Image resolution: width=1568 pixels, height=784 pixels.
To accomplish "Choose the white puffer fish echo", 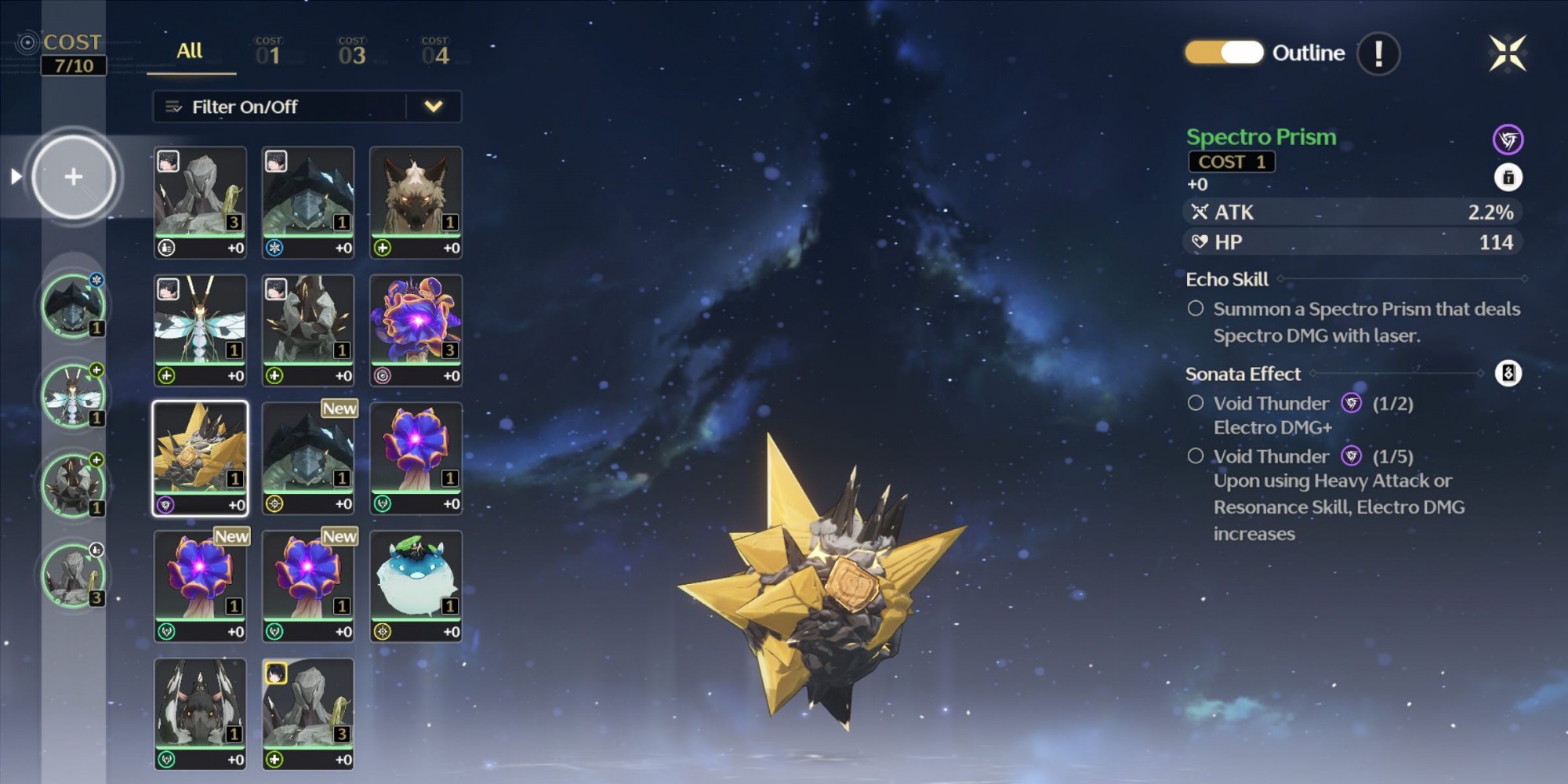I will coord(416,586).
